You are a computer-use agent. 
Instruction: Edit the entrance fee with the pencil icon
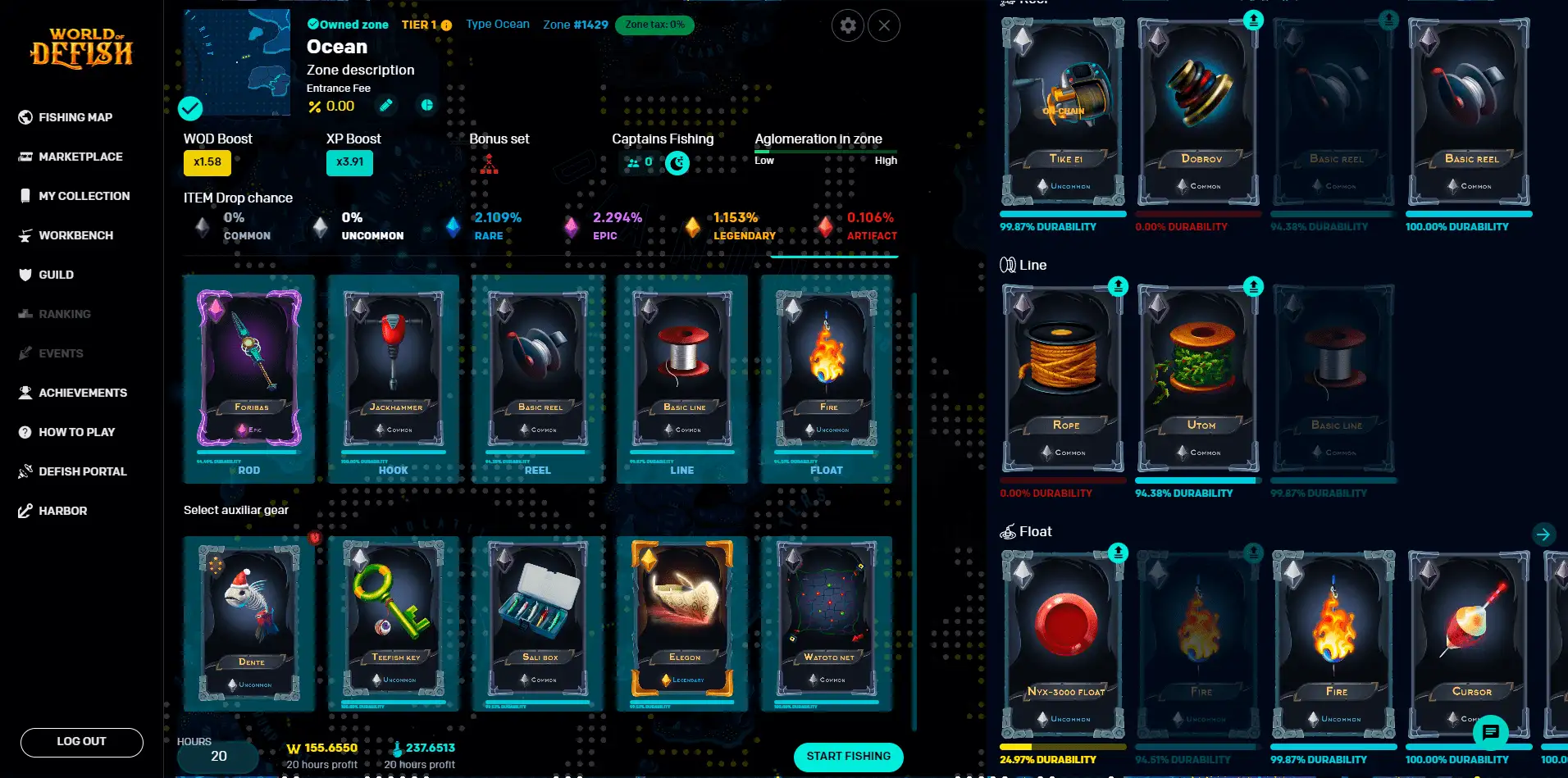click(x=386, y=105)
